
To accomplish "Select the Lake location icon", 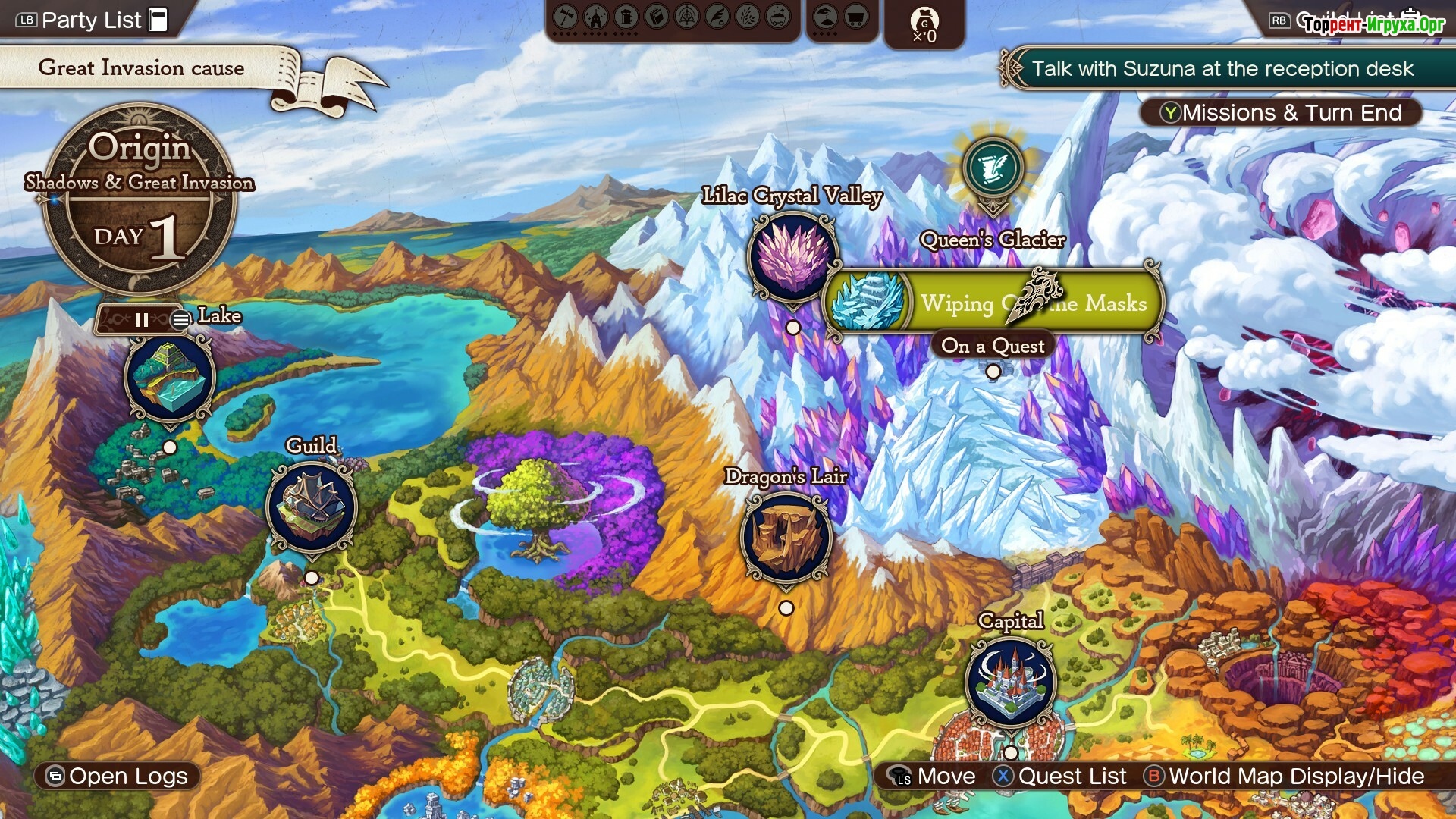I will [x=170, y=377].
